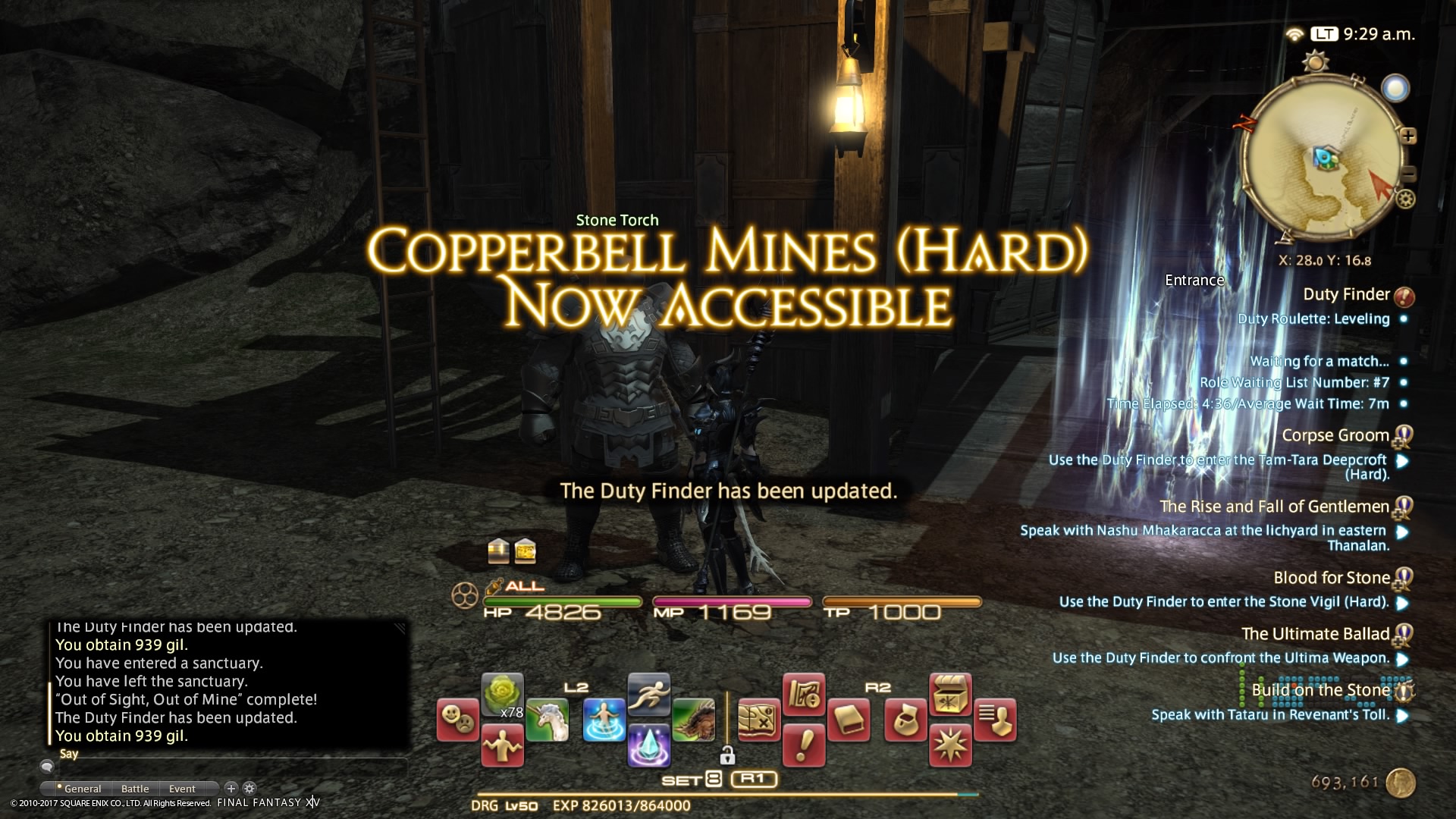Open the inventory bag icon
Screen dimensions: 1456x819
pos(905,720)
